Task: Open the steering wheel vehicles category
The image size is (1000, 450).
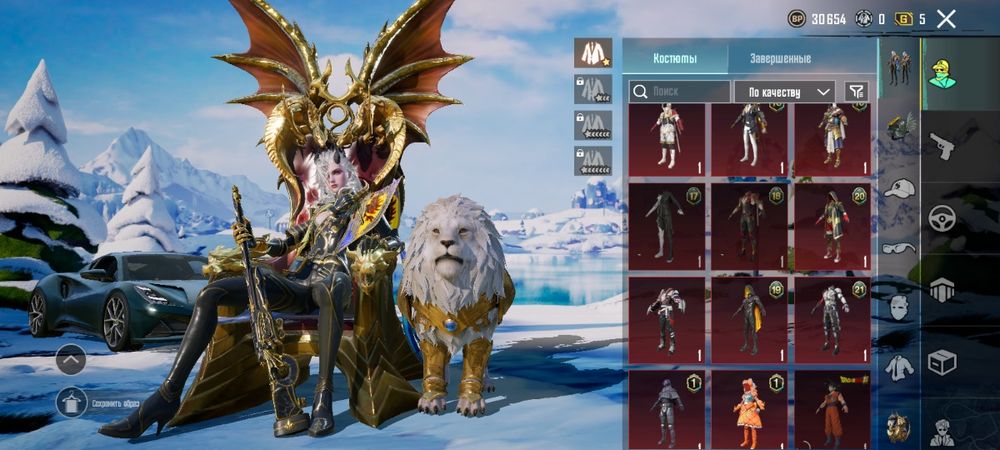Action: [x=942, y=218]
